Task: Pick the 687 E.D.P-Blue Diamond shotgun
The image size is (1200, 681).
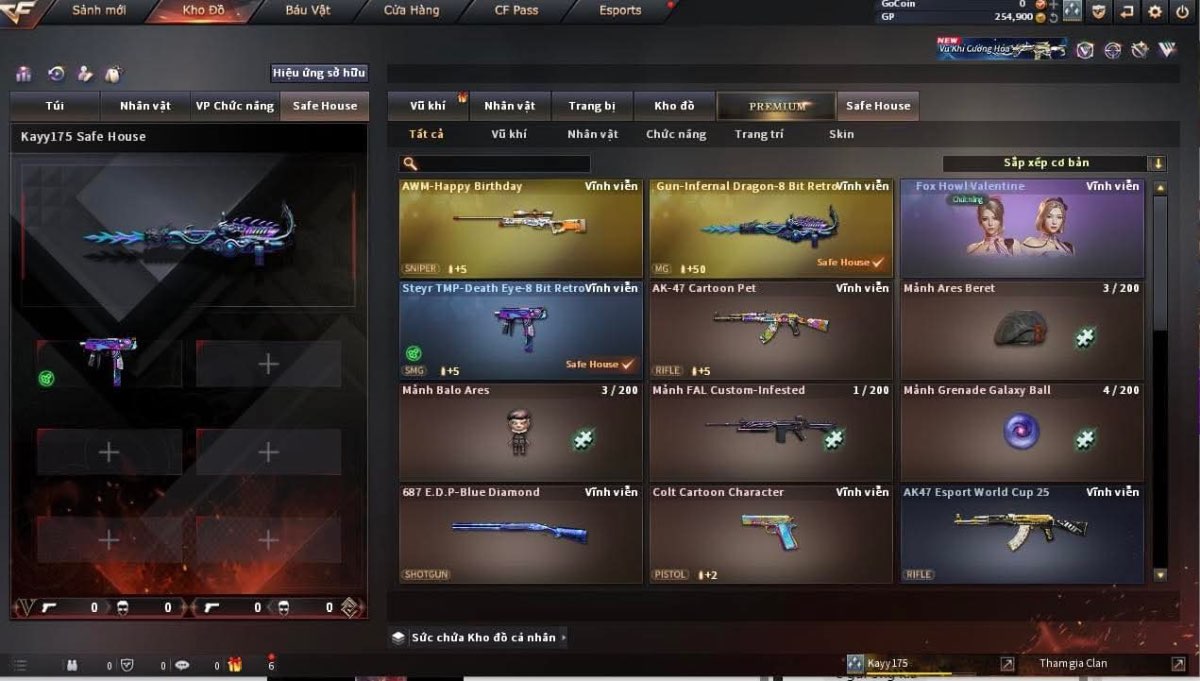Action: coord(520,534)
